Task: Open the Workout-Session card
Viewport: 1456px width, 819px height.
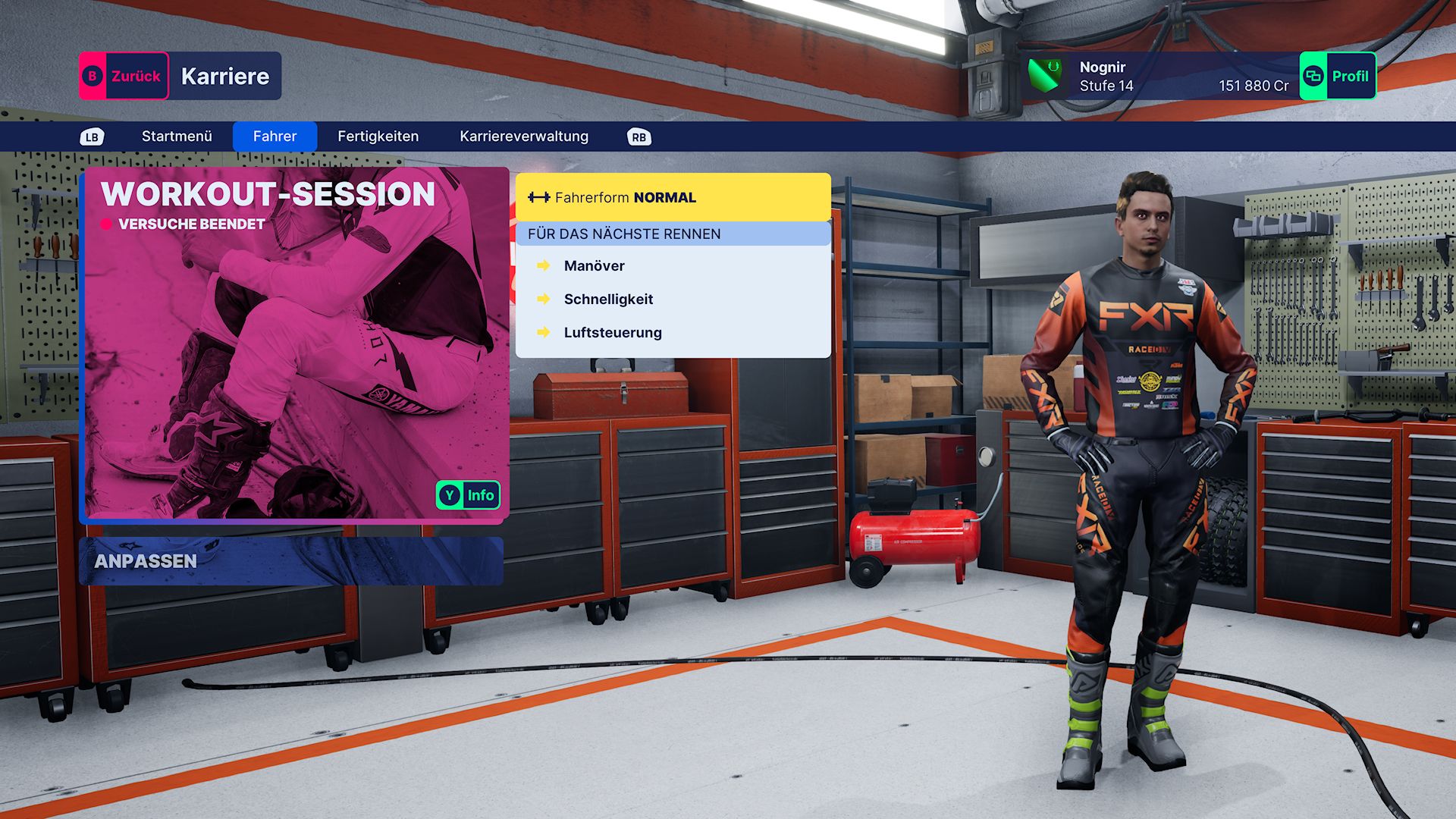Action: [294, 345]
